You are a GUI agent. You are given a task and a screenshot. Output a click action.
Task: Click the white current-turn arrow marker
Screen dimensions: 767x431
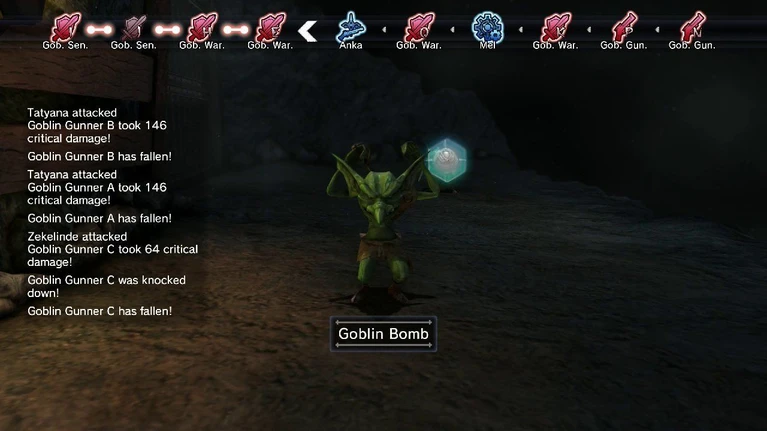tap(308, 31)
